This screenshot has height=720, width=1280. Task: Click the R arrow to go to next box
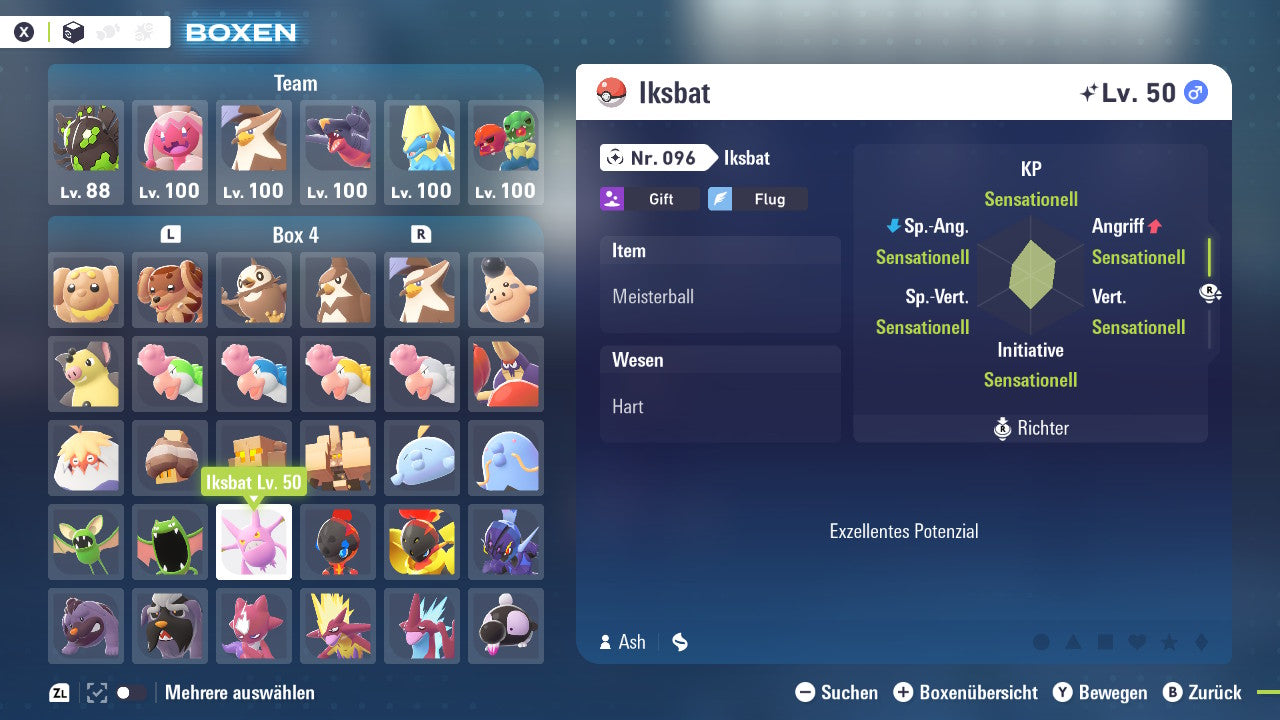422,235
